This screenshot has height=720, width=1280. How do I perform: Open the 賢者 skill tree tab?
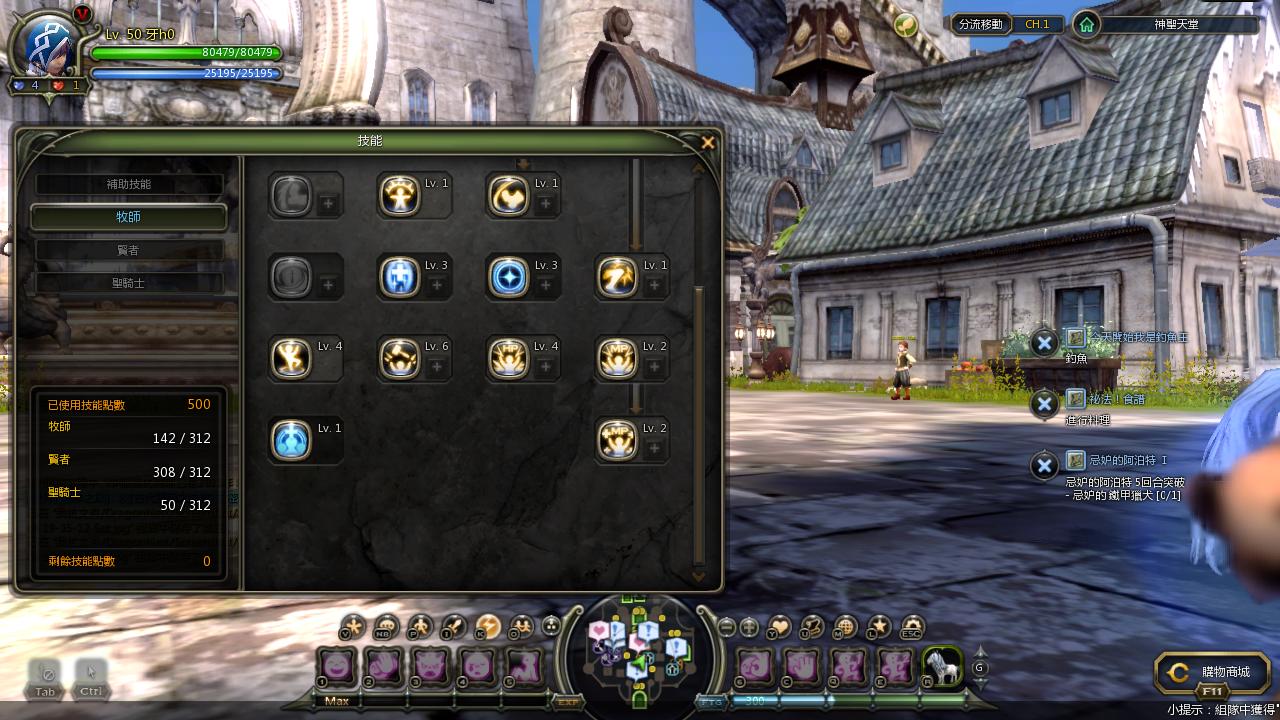129,250
